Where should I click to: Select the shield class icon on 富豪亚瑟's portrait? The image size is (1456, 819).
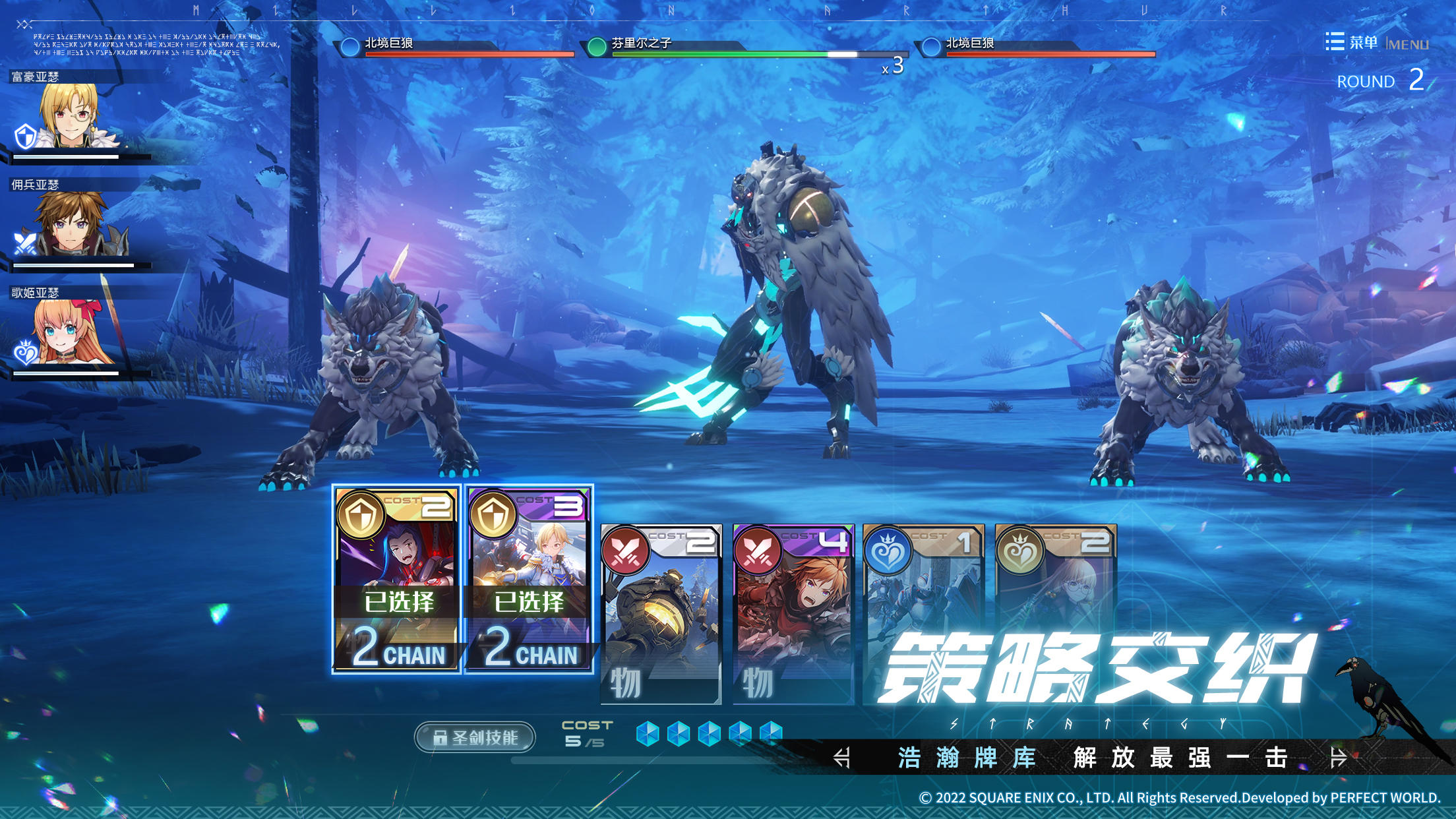[25, 135]
